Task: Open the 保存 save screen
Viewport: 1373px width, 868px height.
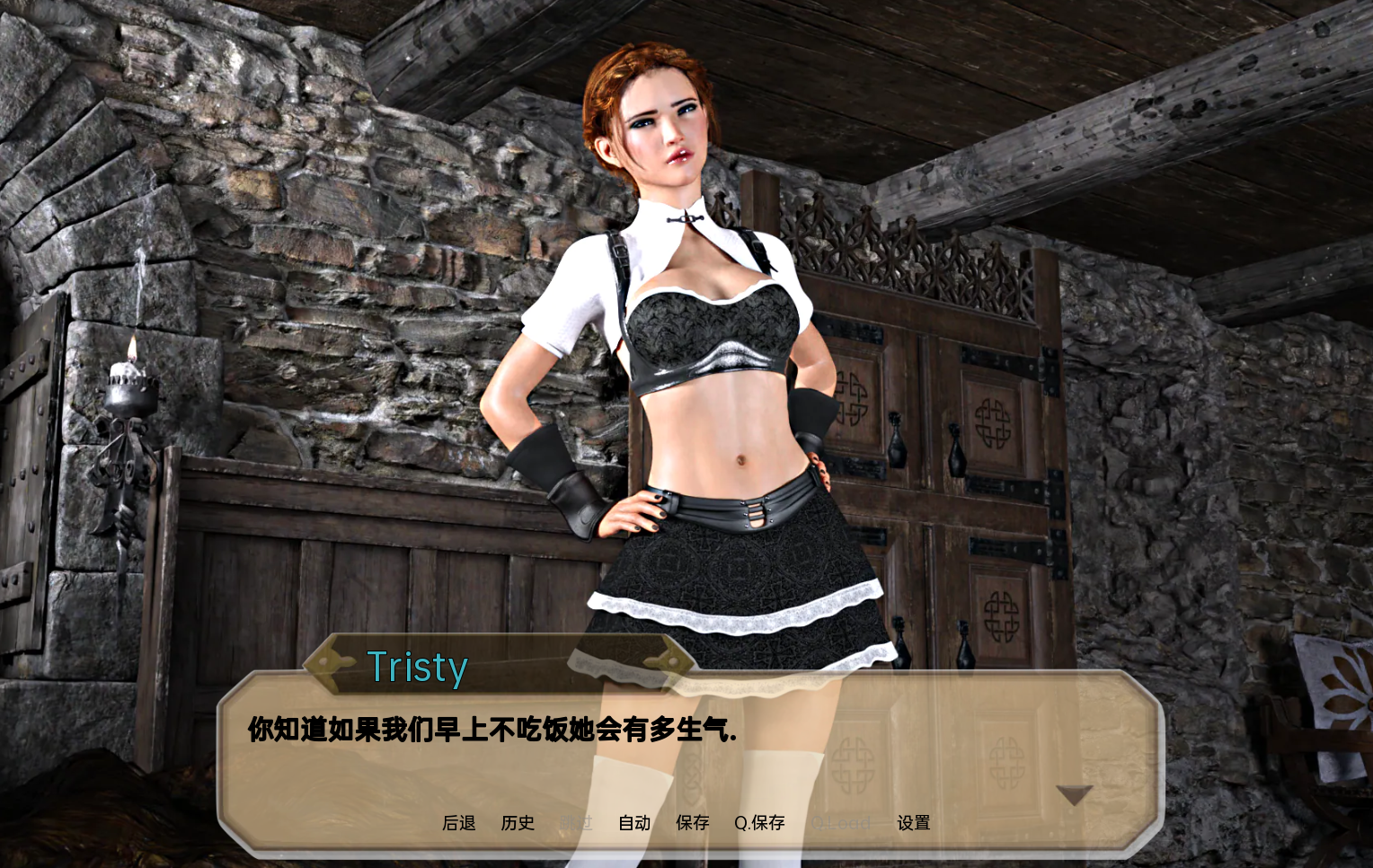Action: pos(692,823)
